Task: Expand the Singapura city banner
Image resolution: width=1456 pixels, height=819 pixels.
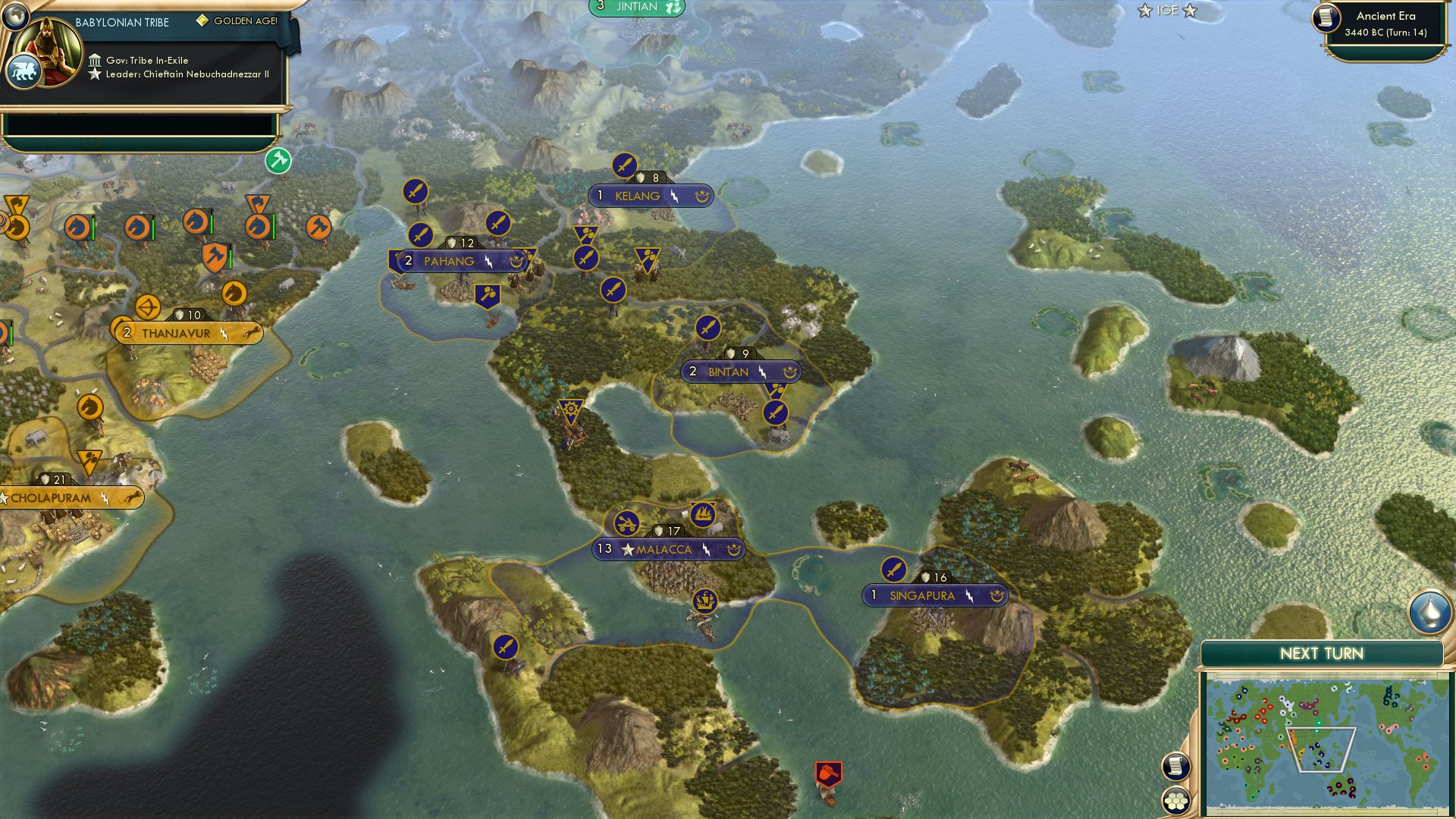Action: click(934, 596)
